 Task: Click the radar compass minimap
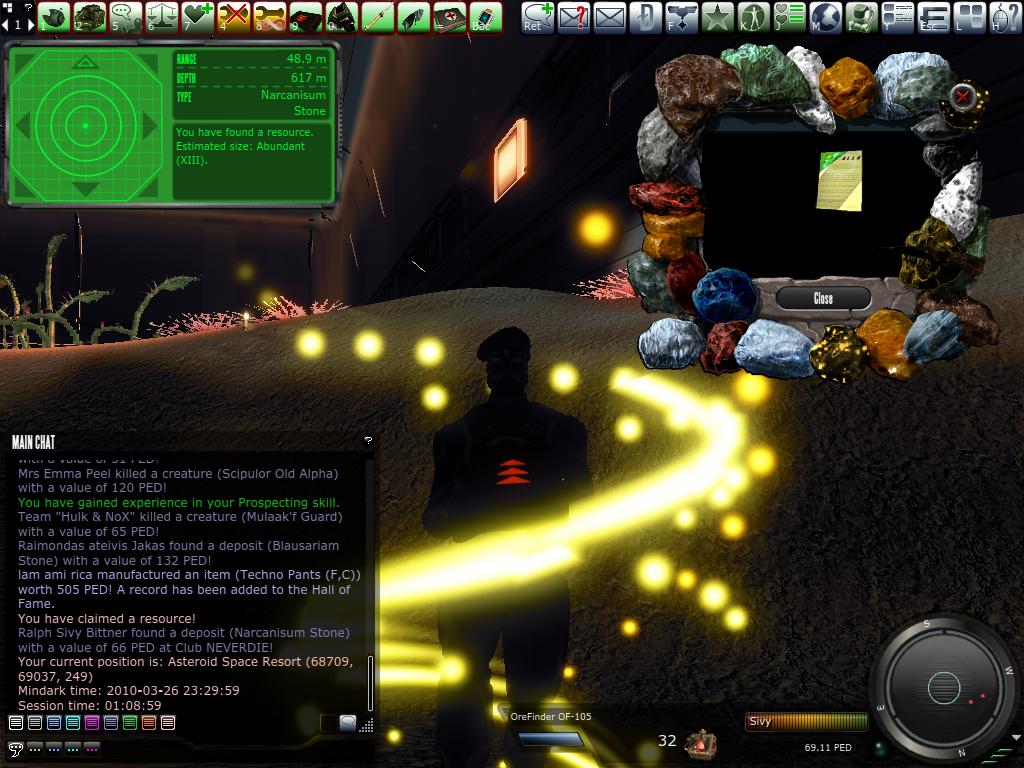tap(944, 687)
